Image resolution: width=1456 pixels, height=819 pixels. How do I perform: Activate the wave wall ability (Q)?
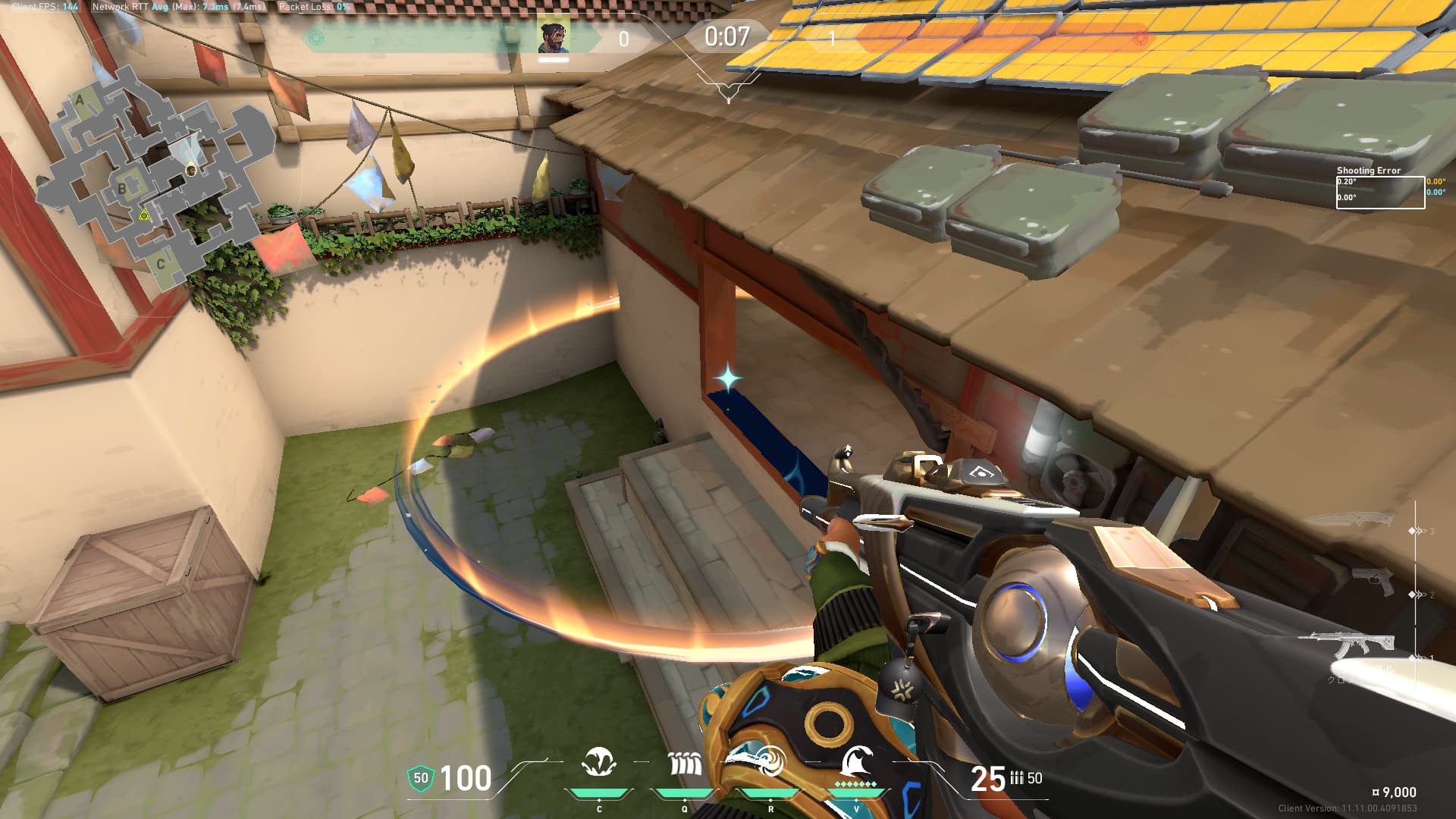(685, 763)
